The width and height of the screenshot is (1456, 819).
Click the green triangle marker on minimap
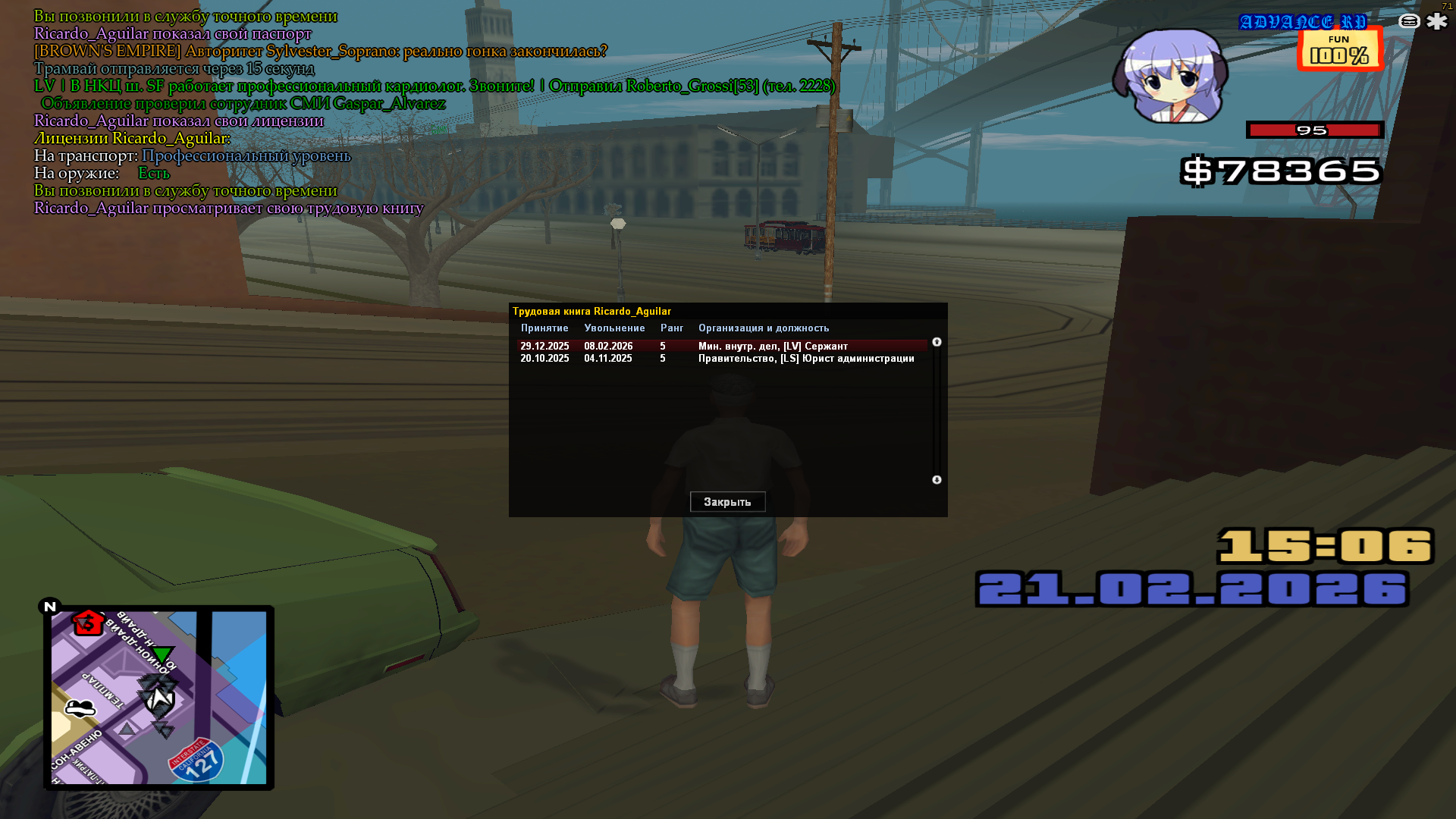162,654
